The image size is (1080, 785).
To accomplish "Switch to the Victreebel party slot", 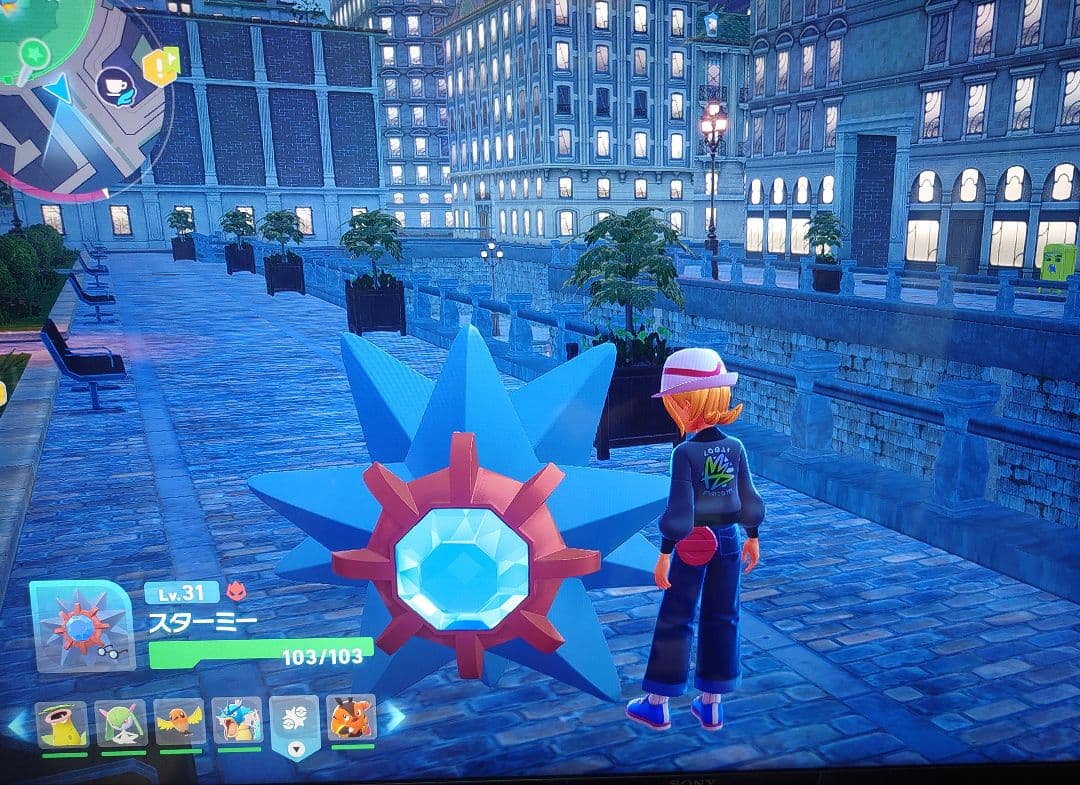I will click(63, 722).
